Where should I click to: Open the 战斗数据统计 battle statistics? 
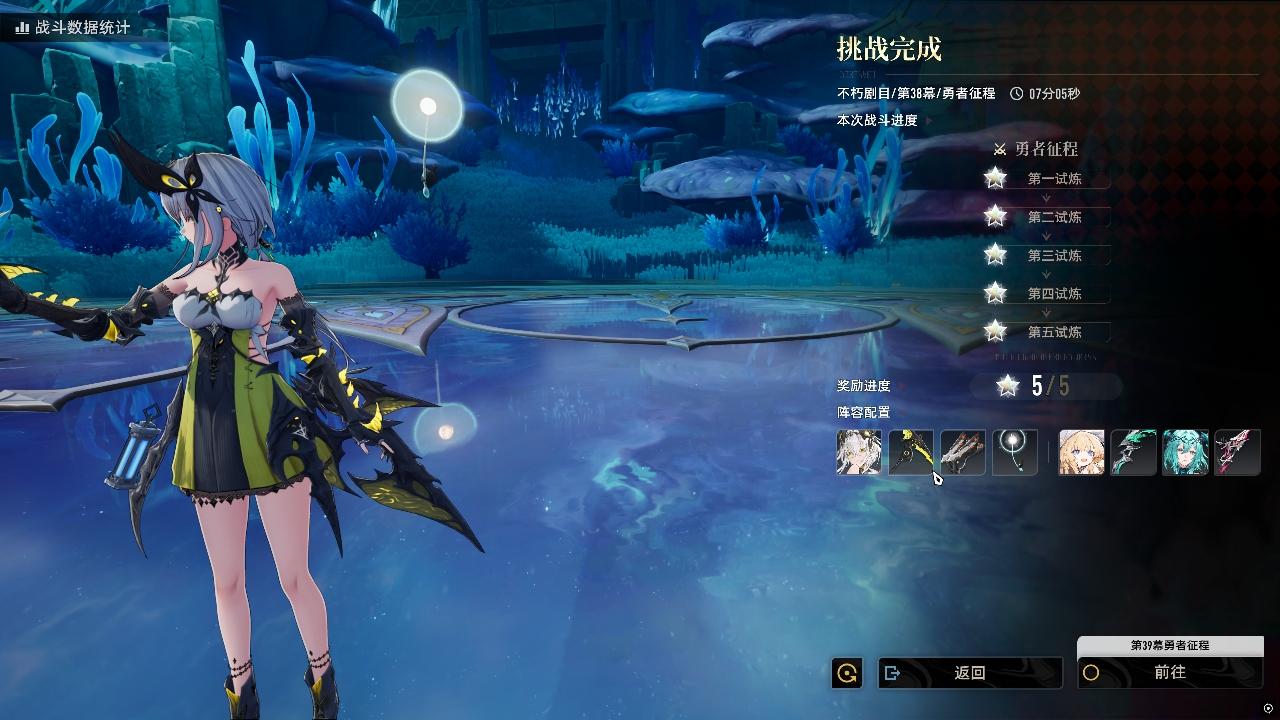coord(73,28)
